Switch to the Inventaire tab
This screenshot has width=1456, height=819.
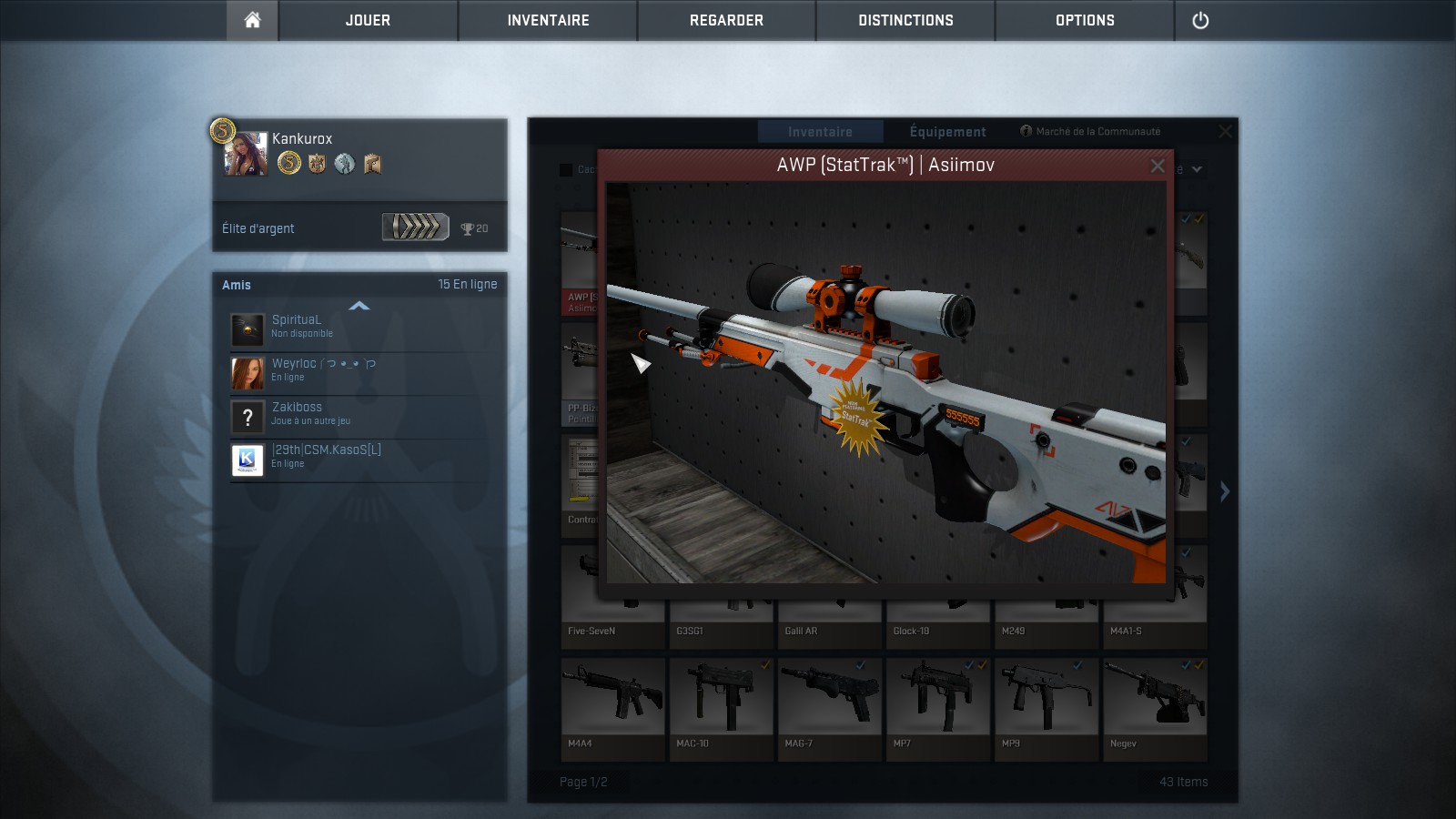click(820, 132)
